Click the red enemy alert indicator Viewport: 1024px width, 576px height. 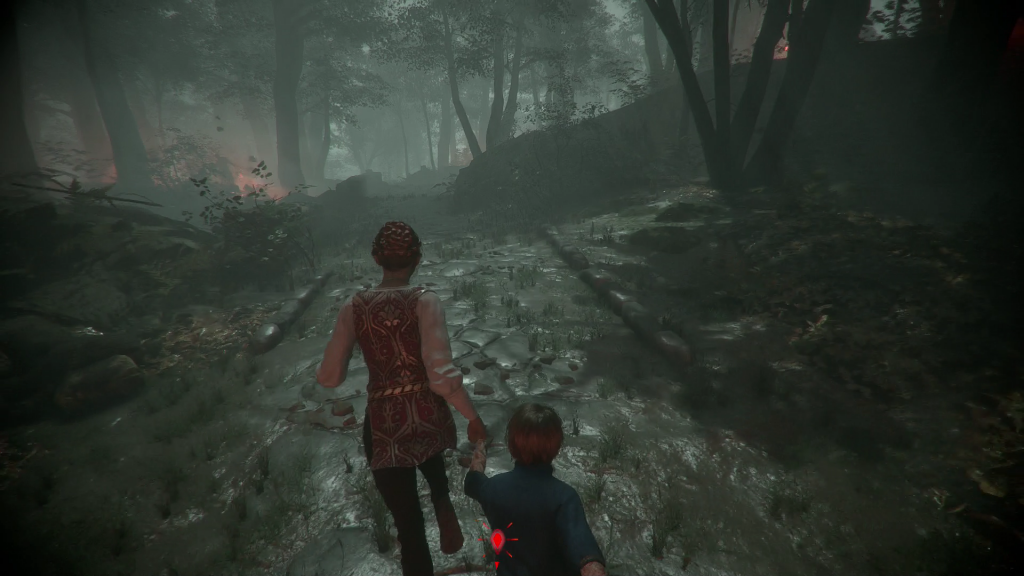coord(497,541)
